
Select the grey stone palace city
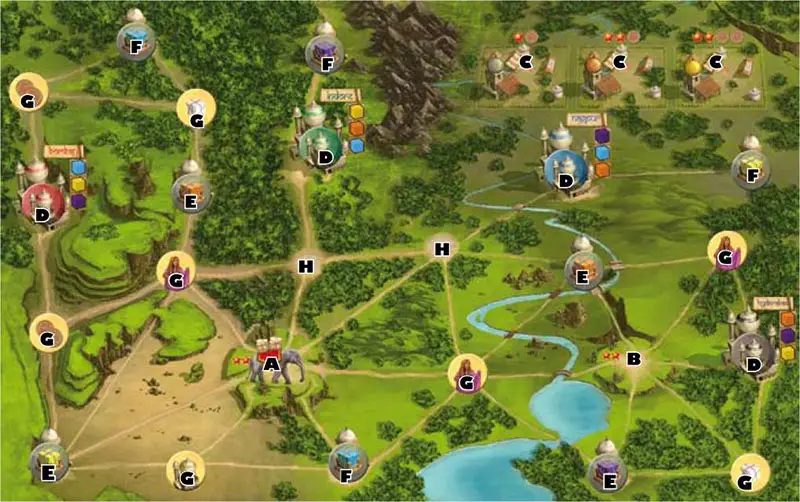(750, 355)
